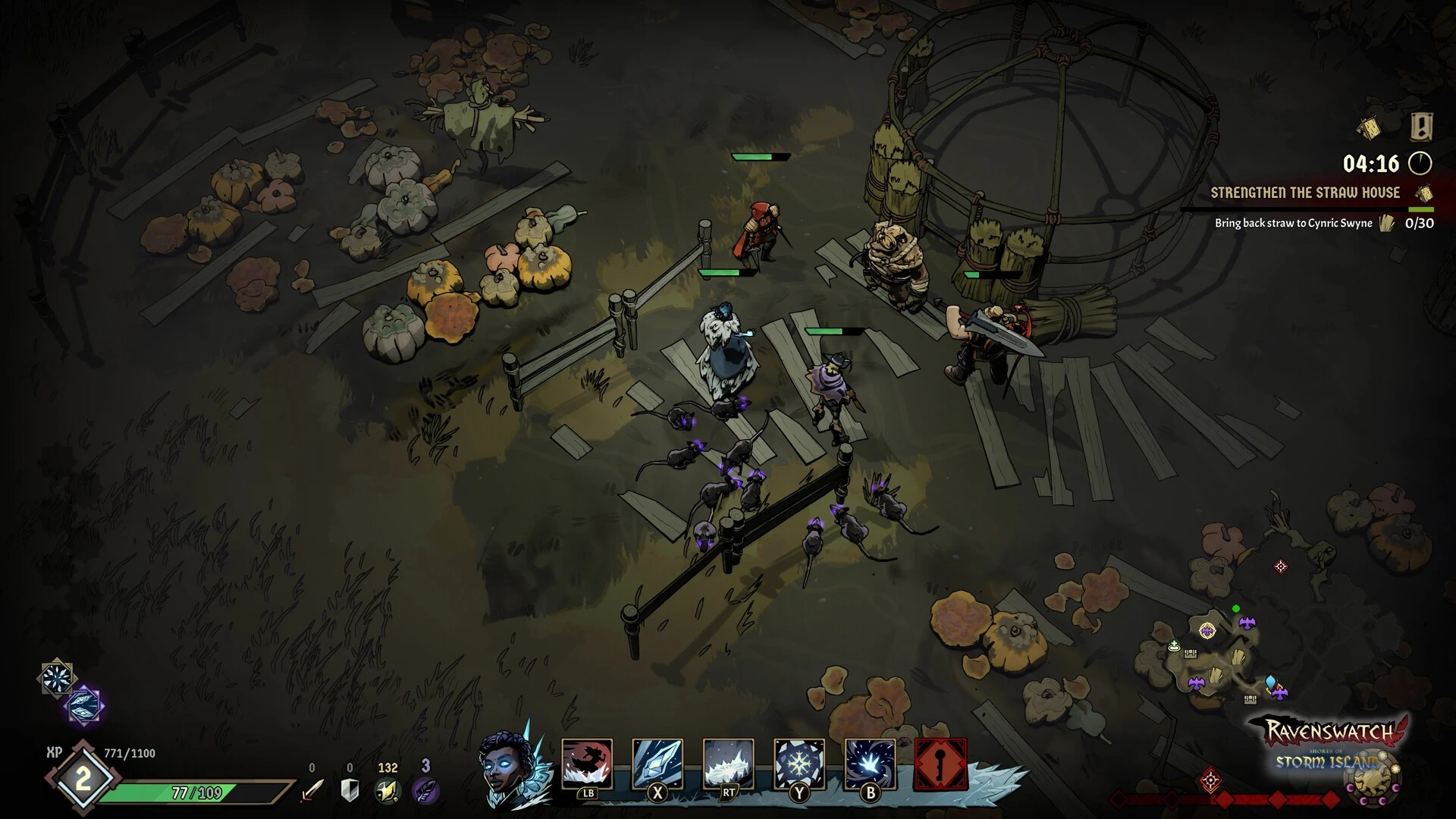
Task: Inspect the white snowflake burst talent icon
Action: pyautogui.click(x=57, y=677)
